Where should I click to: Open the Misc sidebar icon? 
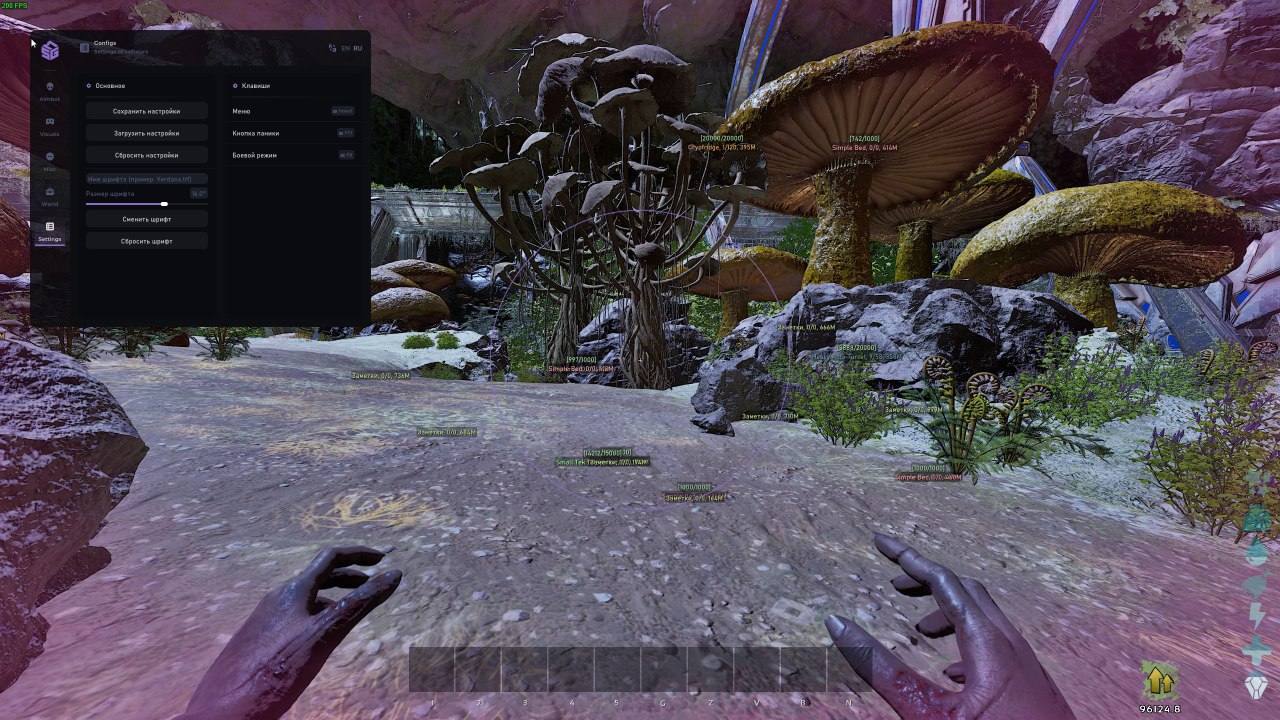(49, 155)
